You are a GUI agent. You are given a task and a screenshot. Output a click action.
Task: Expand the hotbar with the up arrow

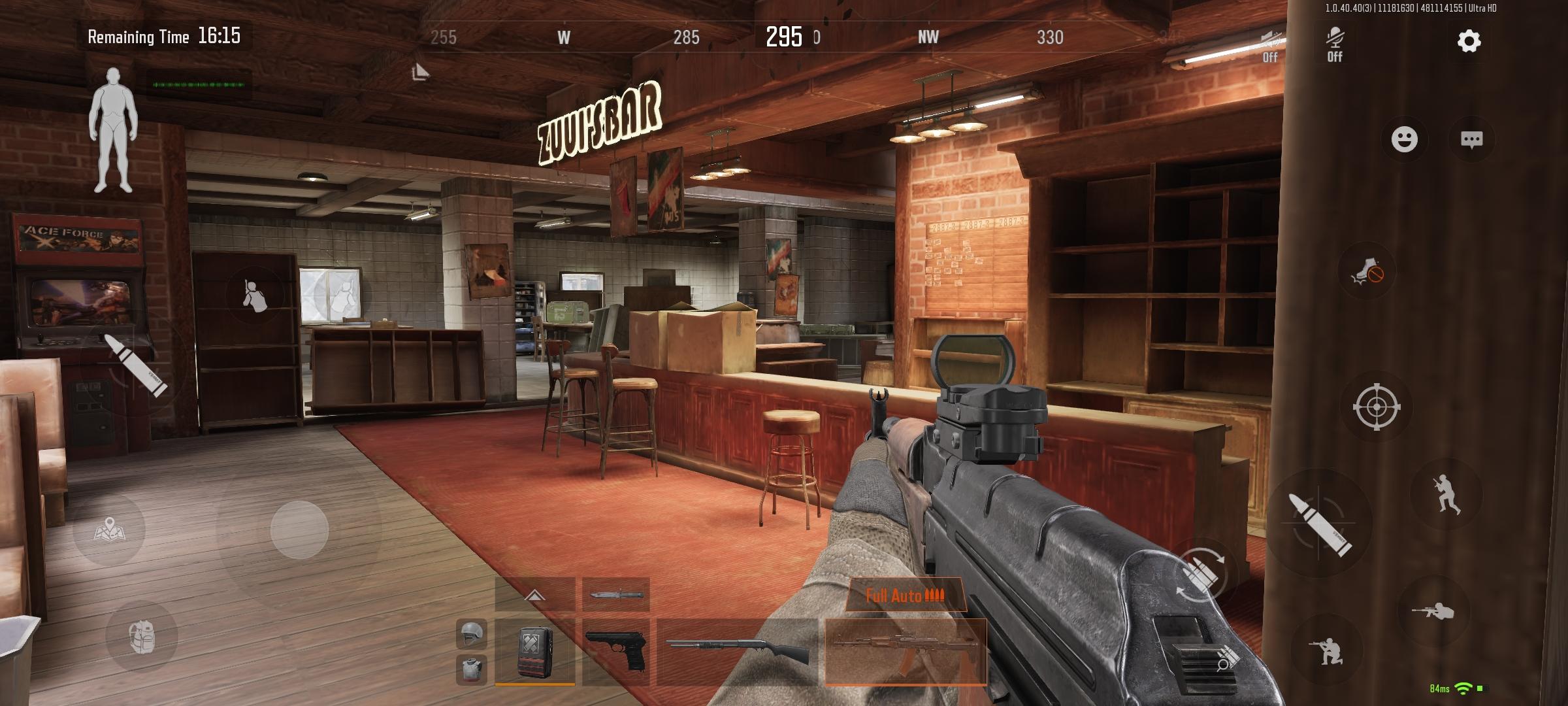pyautogui.click(x=534, y=595)
